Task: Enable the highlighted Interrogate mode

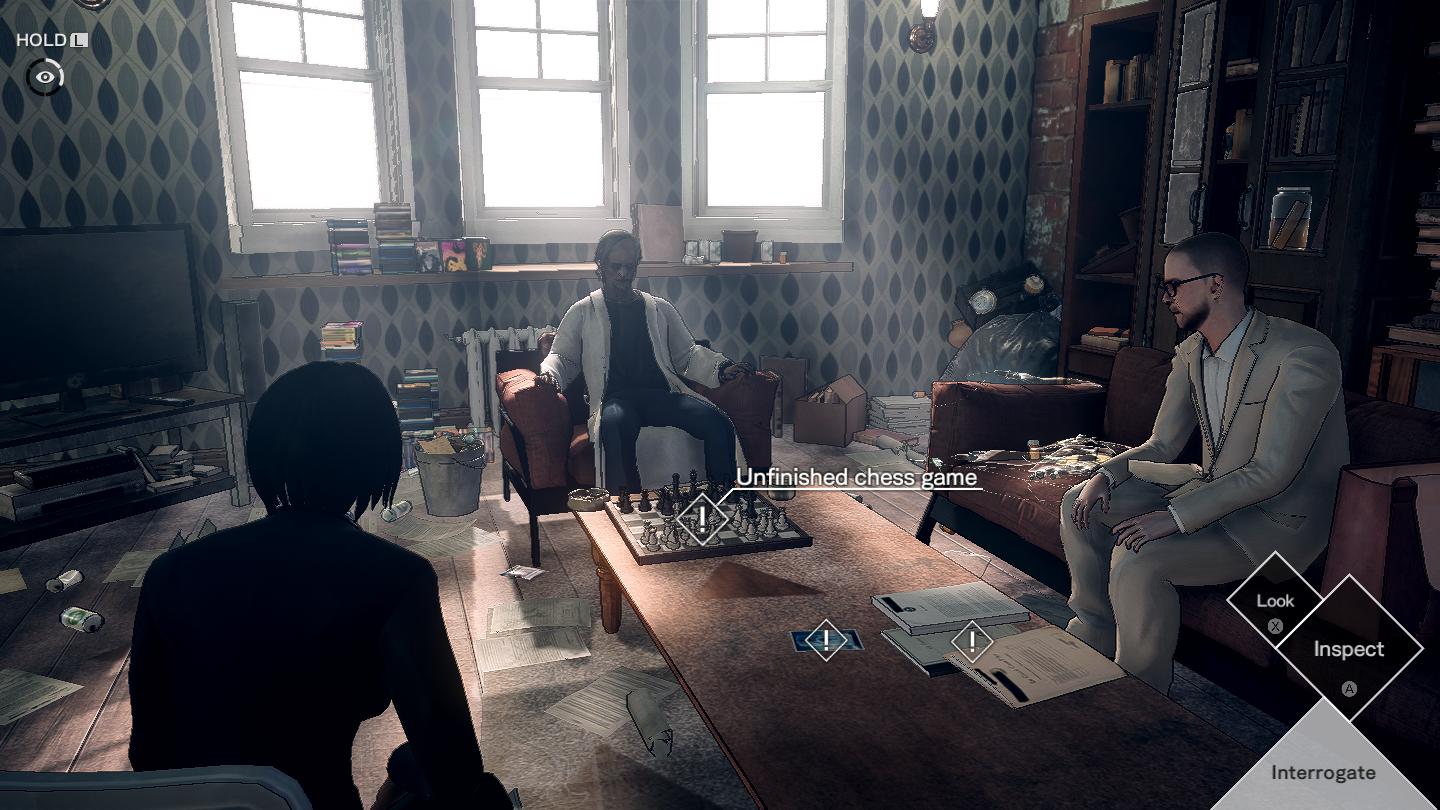Action: point(1324,772)
